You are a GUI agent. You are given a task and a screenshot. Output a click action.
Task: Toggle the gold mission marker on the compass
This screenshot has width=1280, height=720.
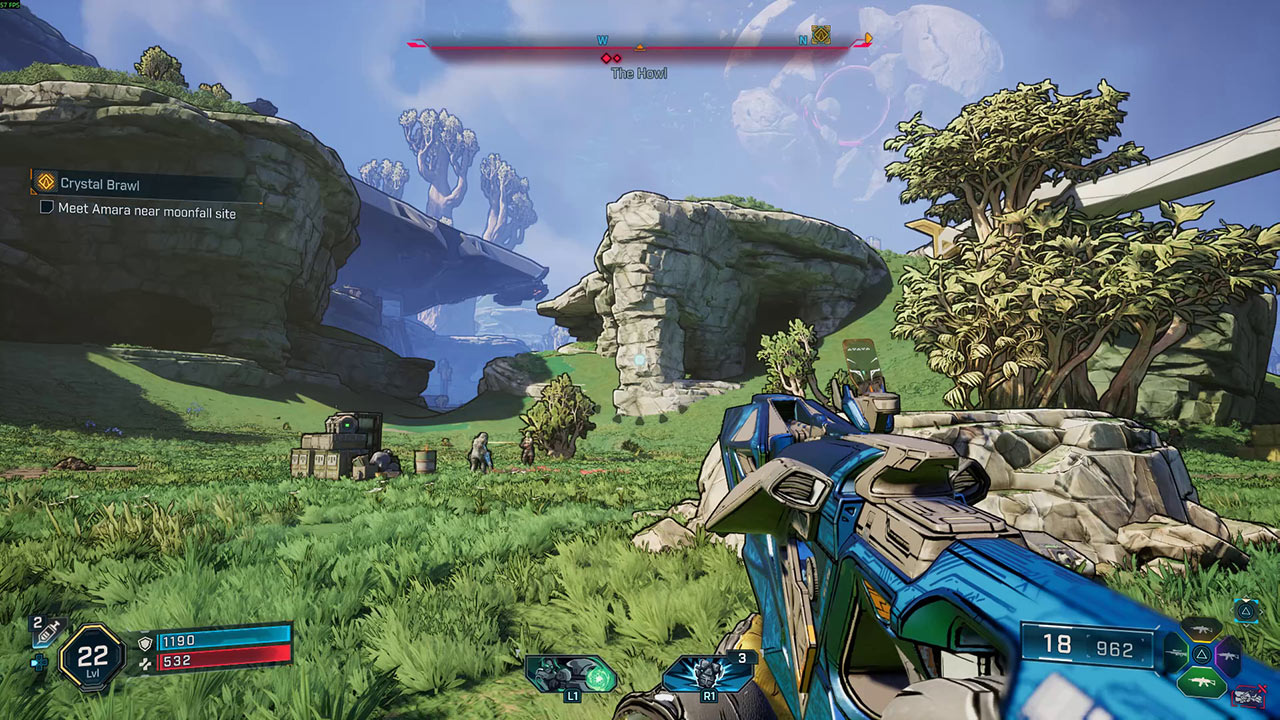coord(820,35)
